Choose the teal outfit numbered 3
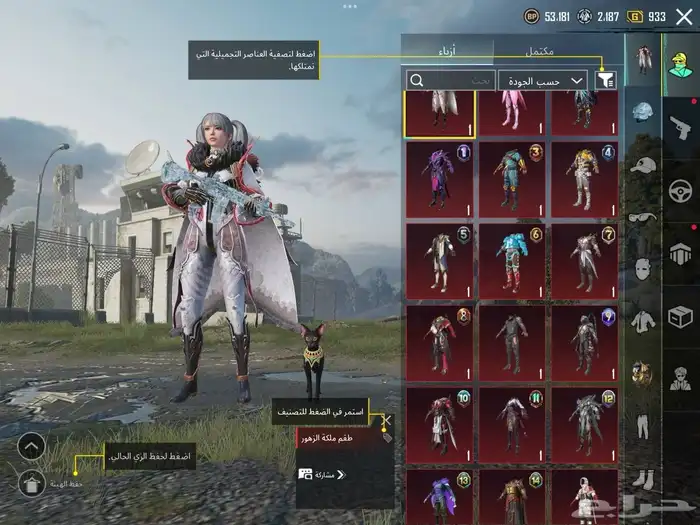The width and height of the screenshot is (700, 525). coord(512,177)
